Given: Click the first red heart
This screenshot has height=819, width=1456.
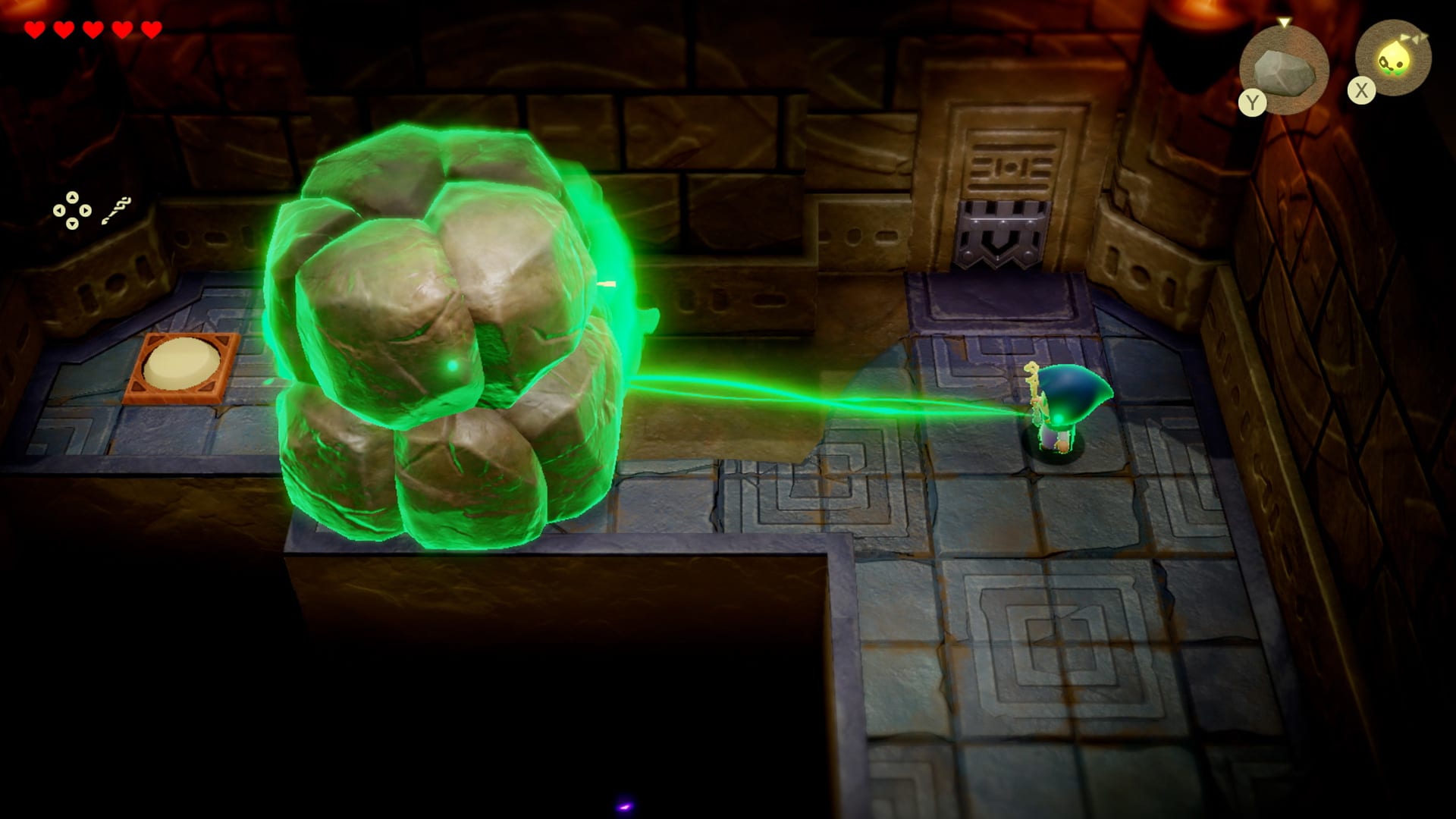Looking at the screenshot, I should pos(34,30).
